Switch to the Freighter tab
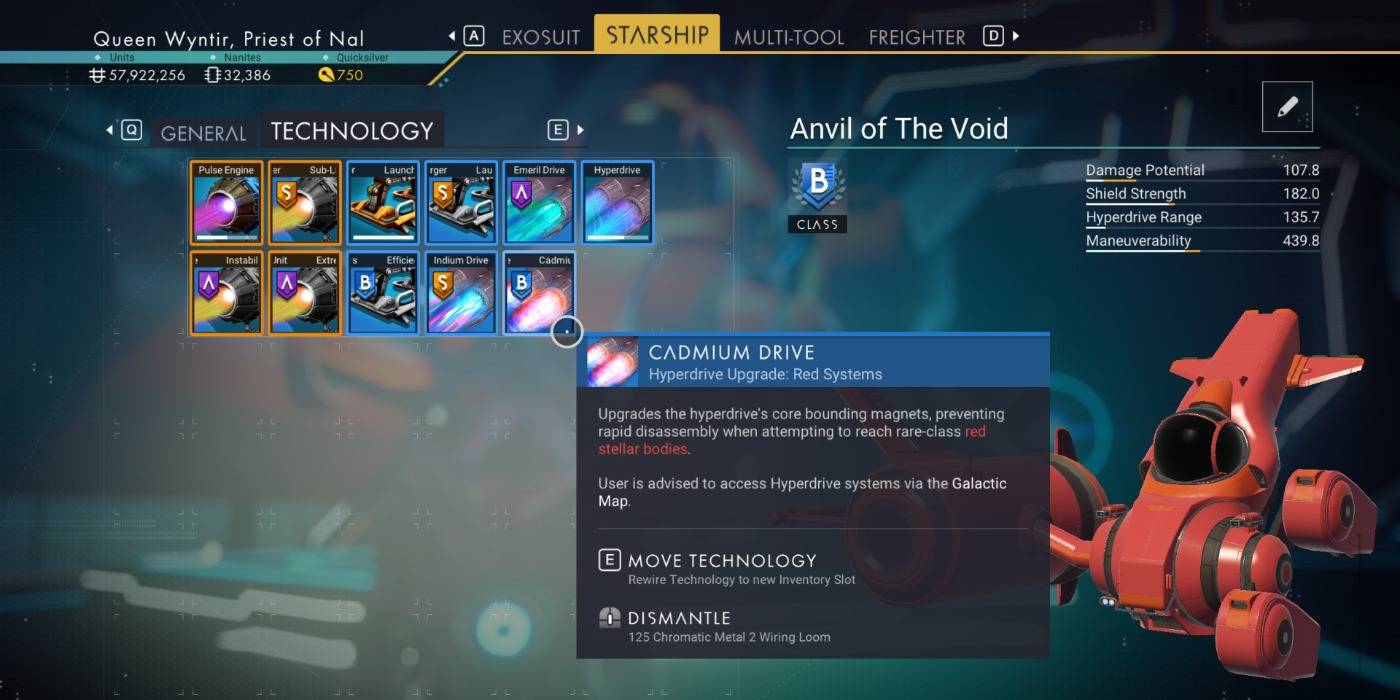Viewport: 1400px width, 700px height. click(916, 37)
